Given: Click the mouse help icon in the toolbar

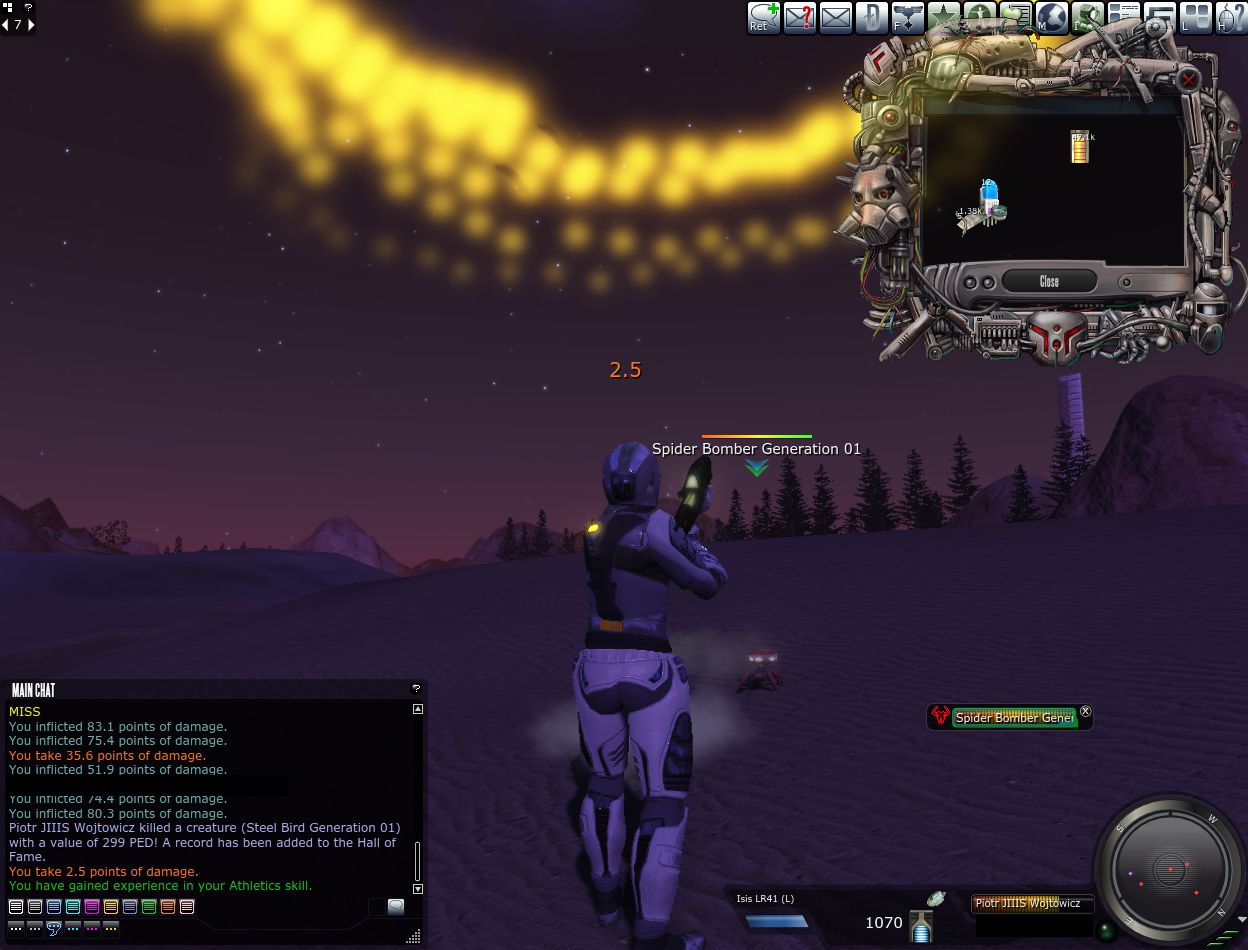Looking at the screenshot, I should pyautogui.click(x=1231, y=18).
